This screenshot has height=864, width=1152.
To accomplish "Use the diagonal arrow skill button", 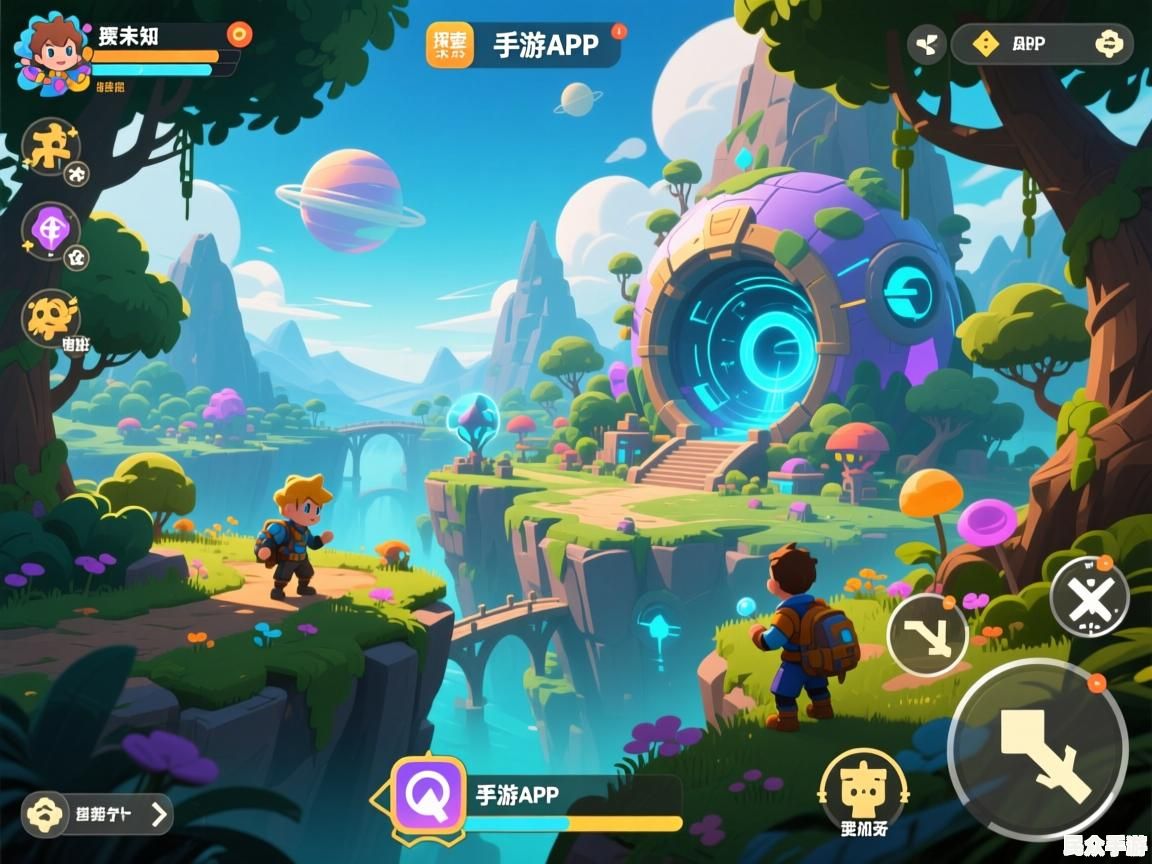I will point(927,634).
